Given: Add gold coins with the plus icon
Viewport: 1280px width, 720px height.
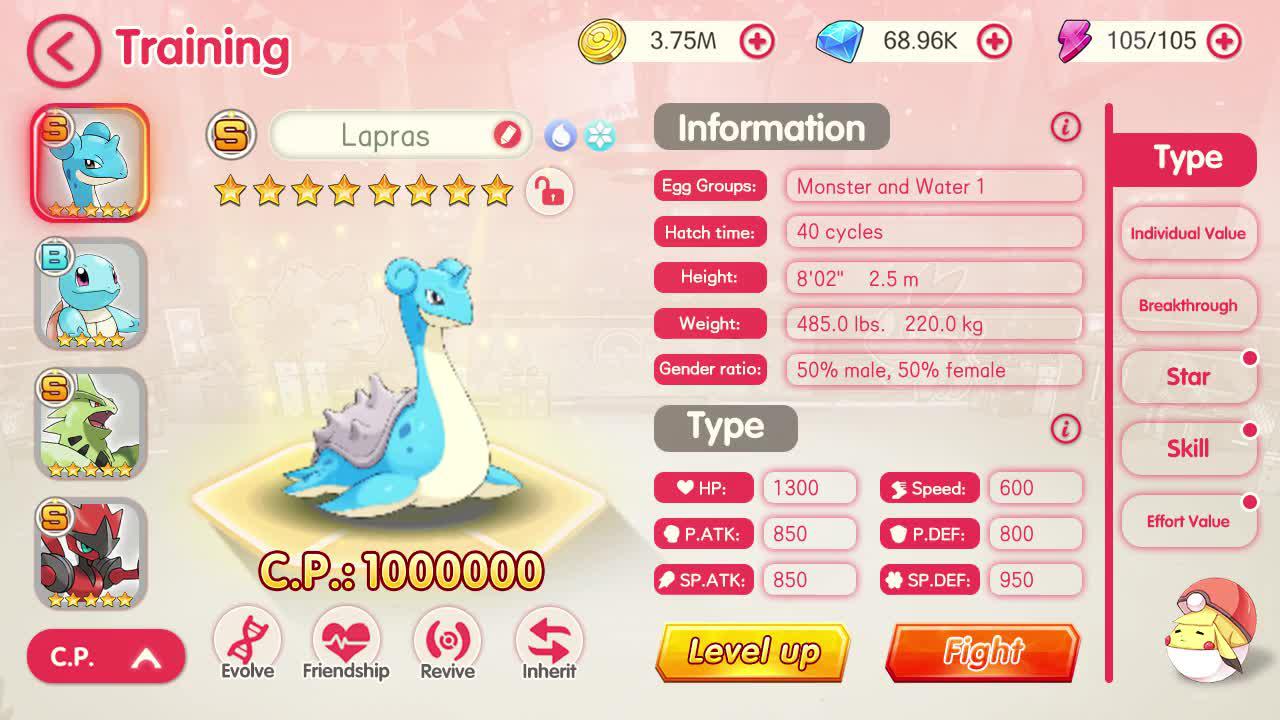Looking at the screenshot, I should 757,42.
